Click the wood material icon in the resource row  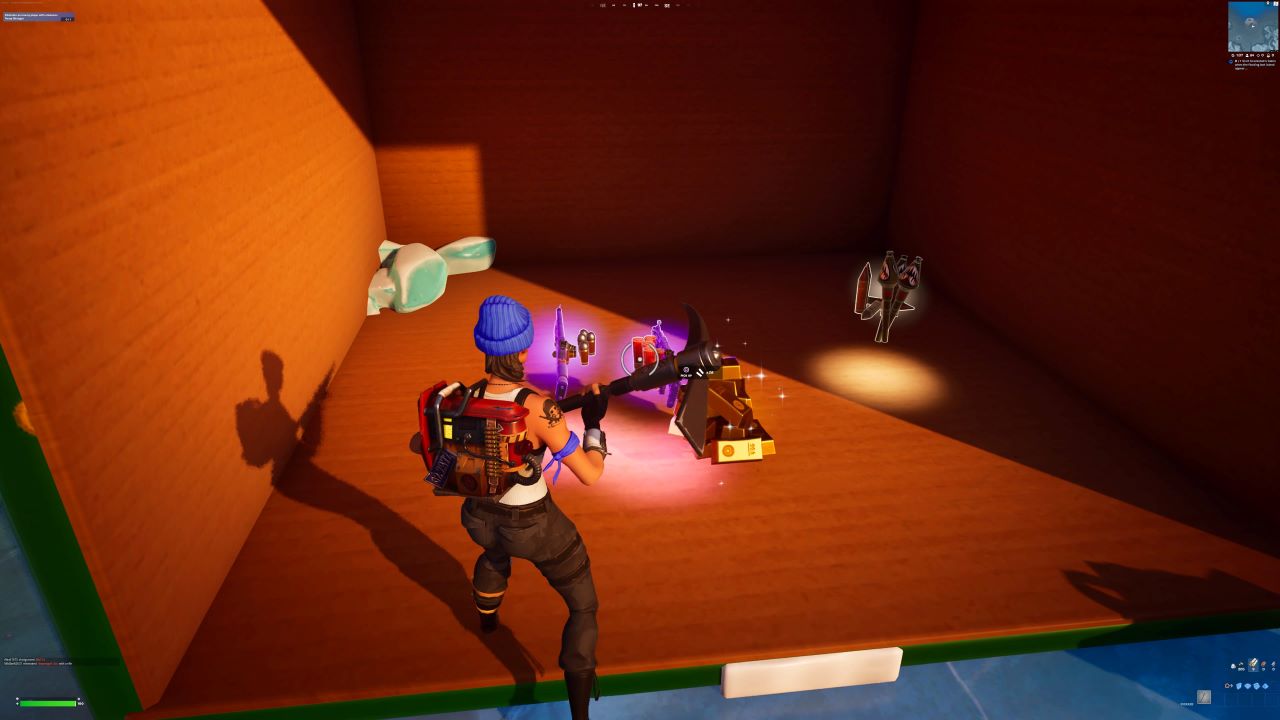pos(1239,686)
